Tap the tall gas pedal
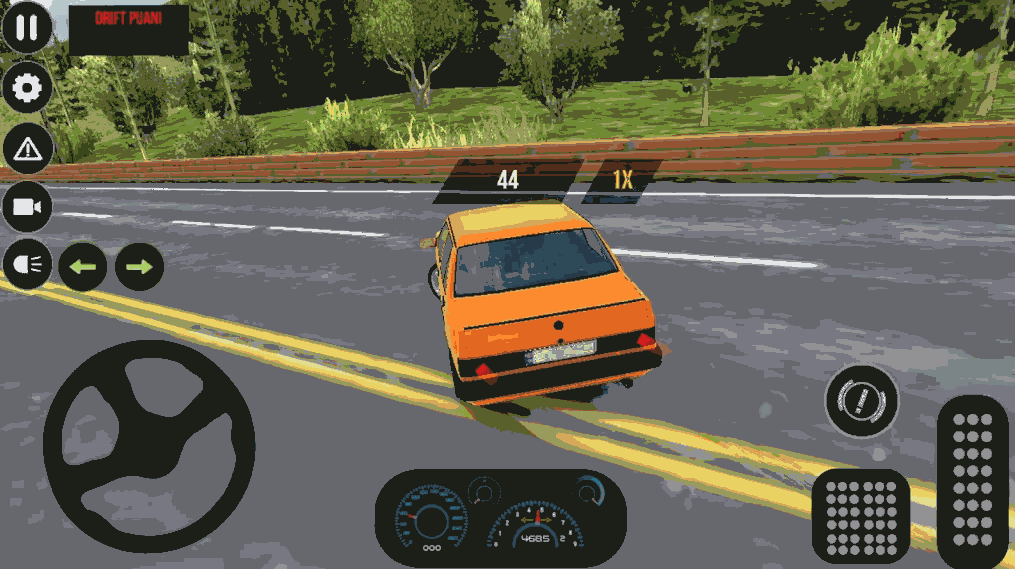The width and height of the screenshot is (1015, 569). tap(972, 482)
